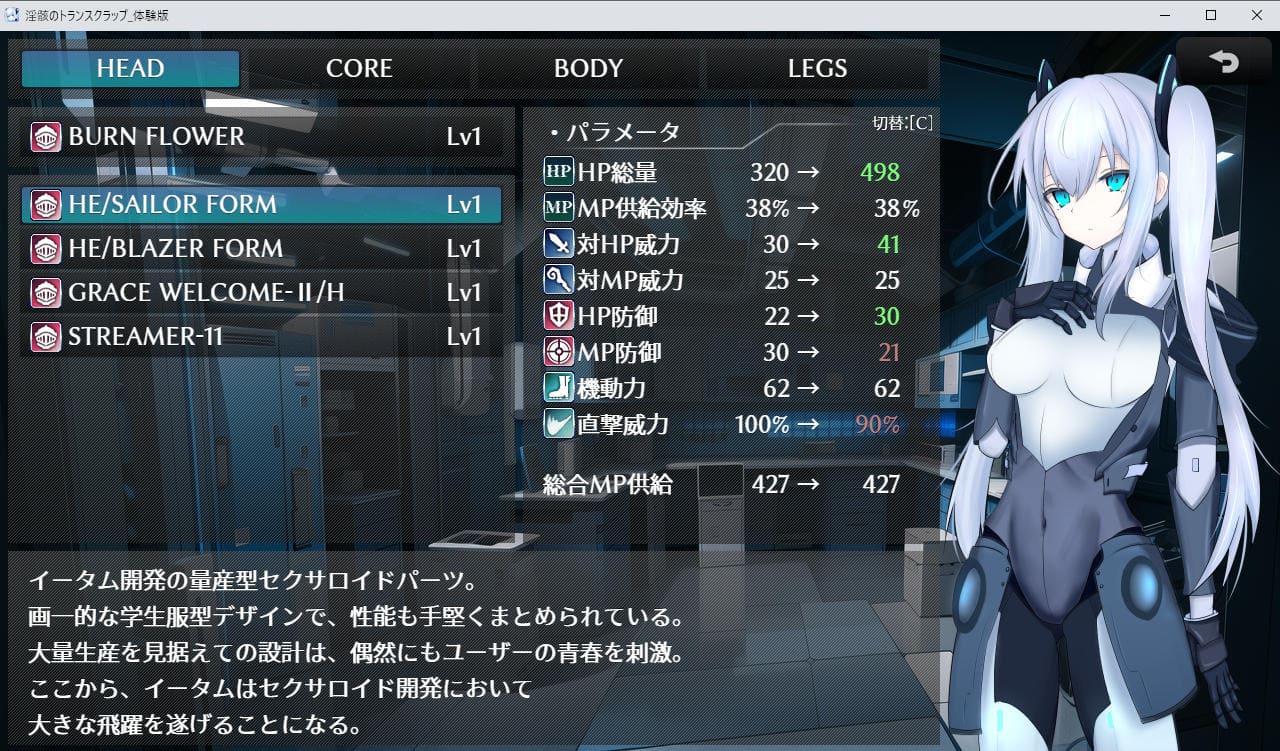The width and height of the screenshot is (1280, 751).
Task: Minimize the game window
Action: tap(1166, 15)
